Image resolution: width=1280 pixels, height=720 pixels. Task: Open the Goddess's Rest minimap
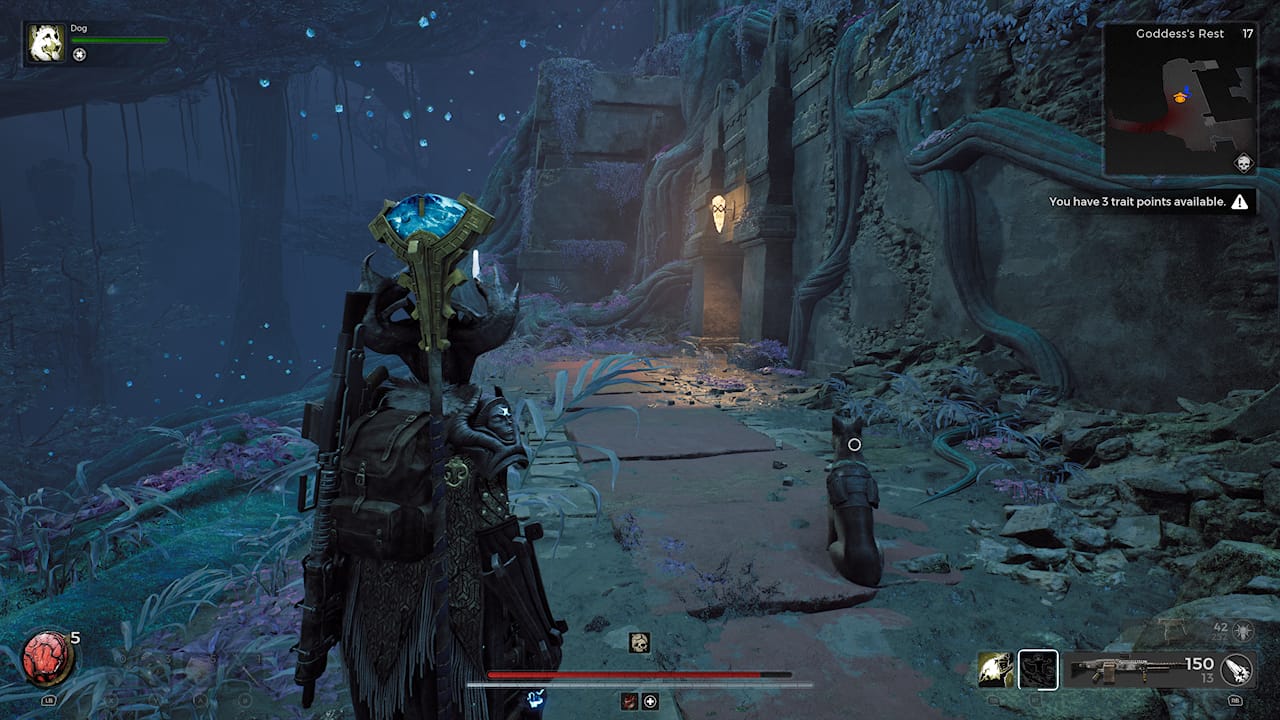coord(1180,100)
